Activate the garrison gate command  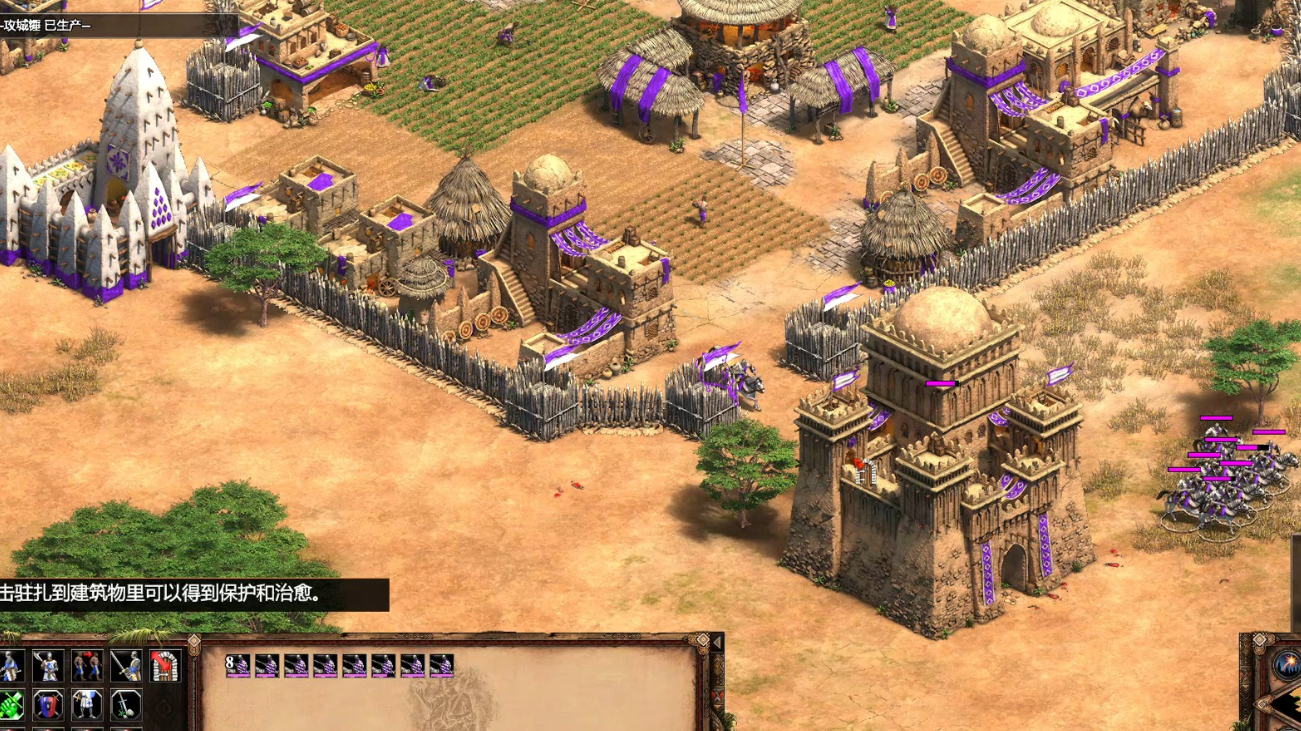tap(164, 666)
